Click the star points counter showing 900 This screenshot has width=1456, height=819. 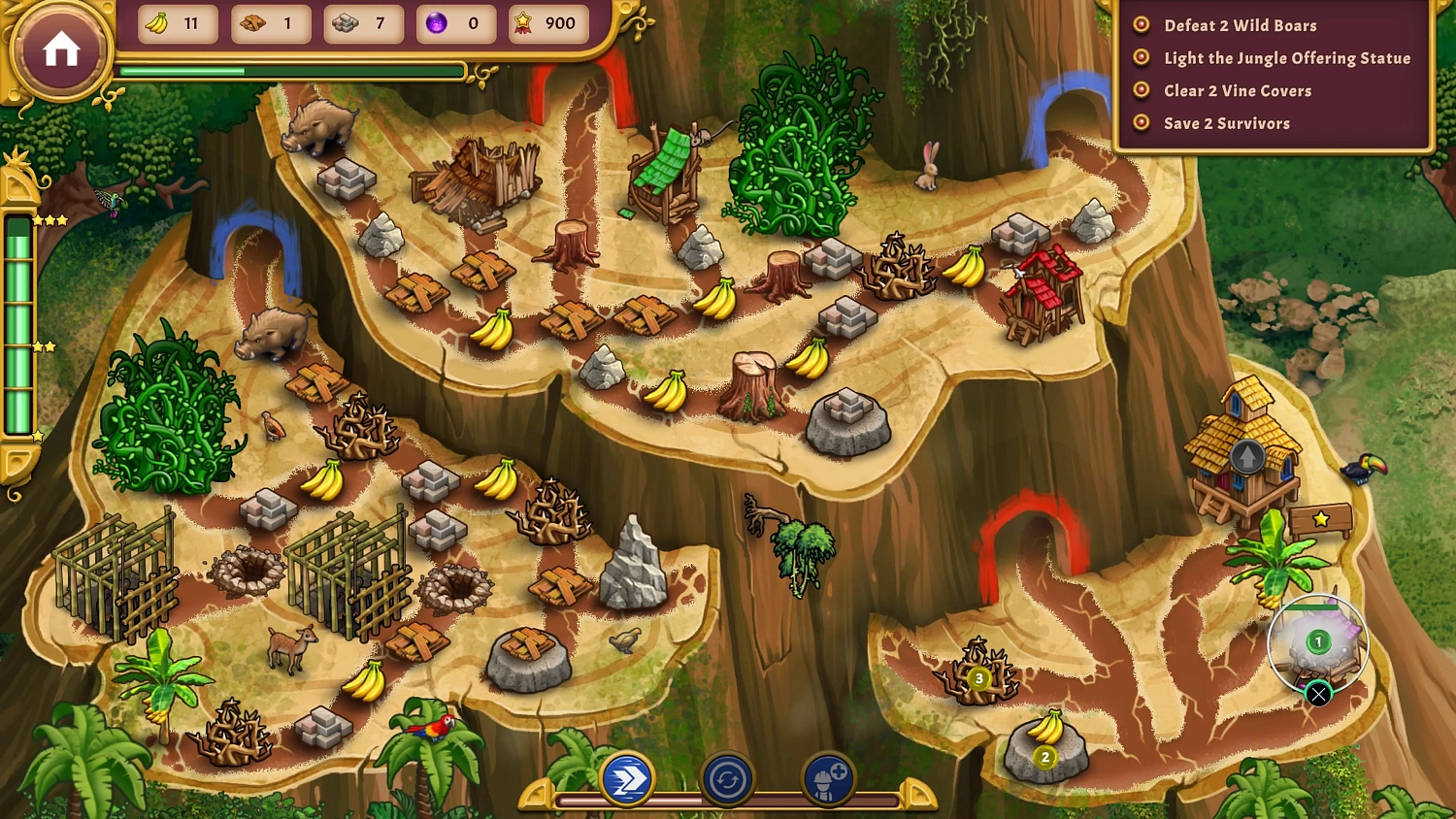point(546,23)
